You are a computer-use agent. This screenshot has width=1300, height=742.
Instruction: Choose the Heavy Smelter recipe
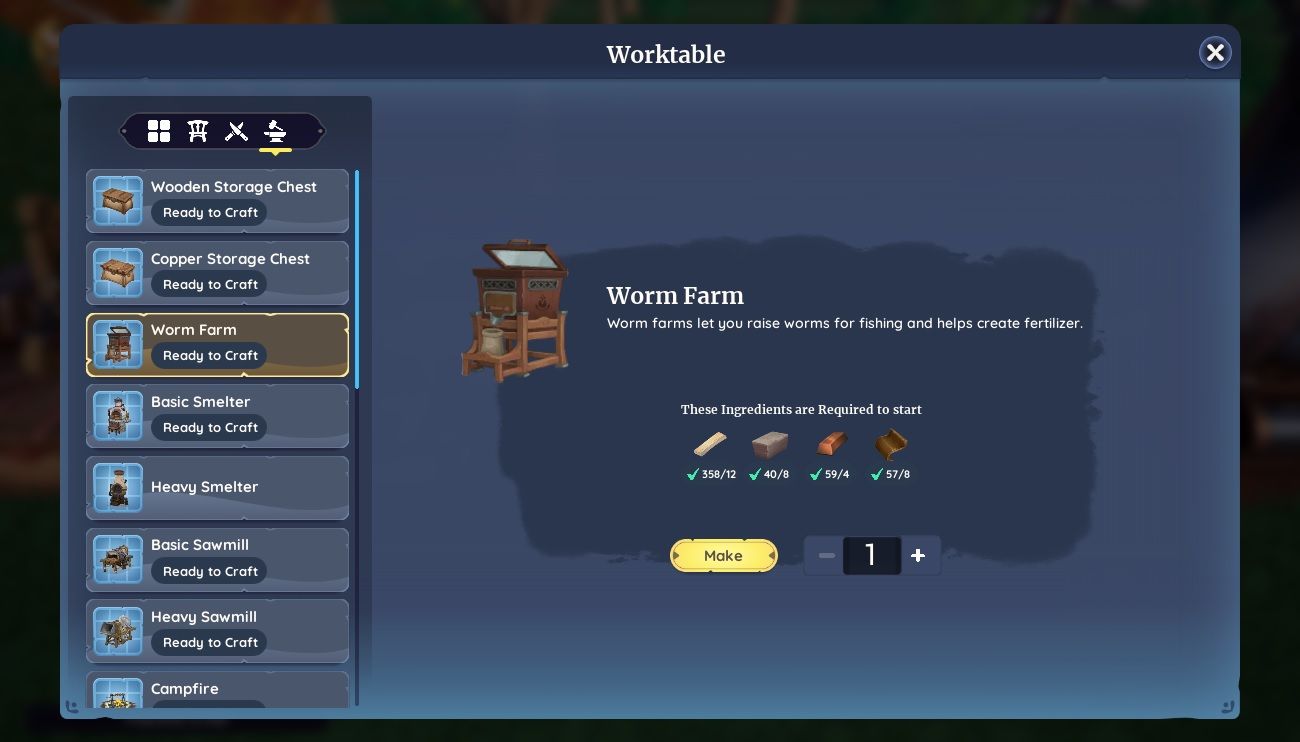(217, 487)
